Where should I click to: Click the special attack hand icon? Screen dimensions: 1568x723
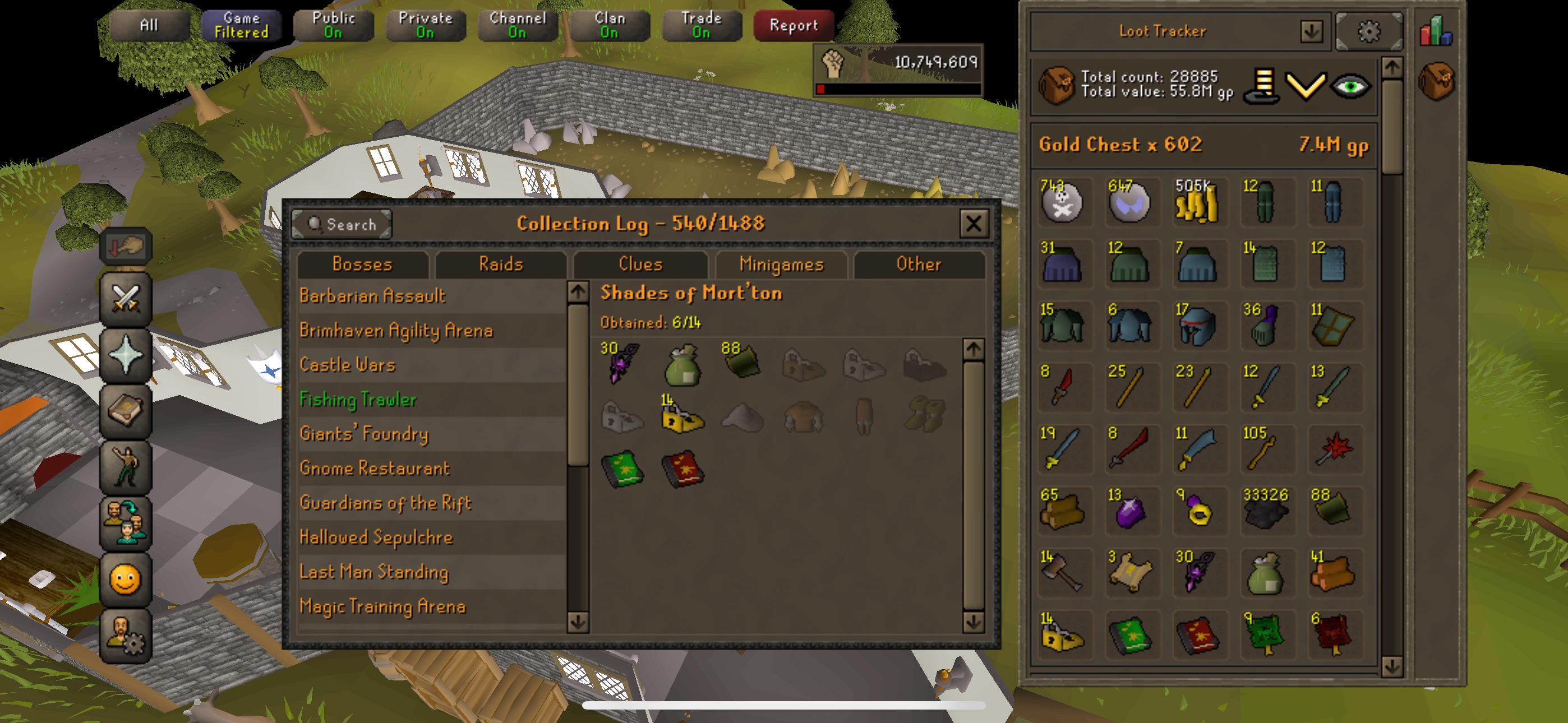click(x=125, y=247)
